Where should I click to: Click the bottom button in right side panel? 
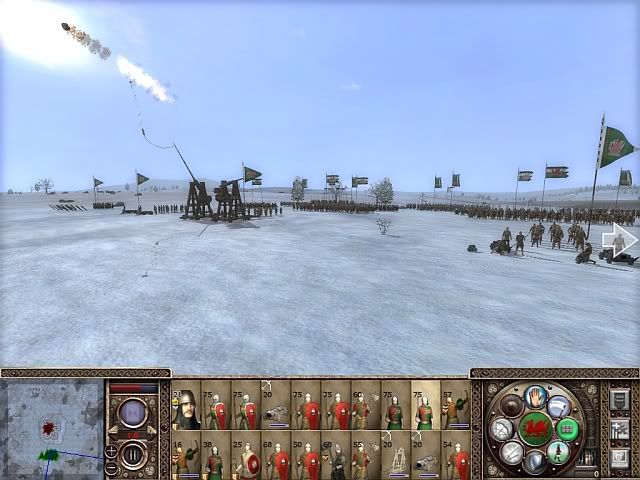click(x=618, y=455)
